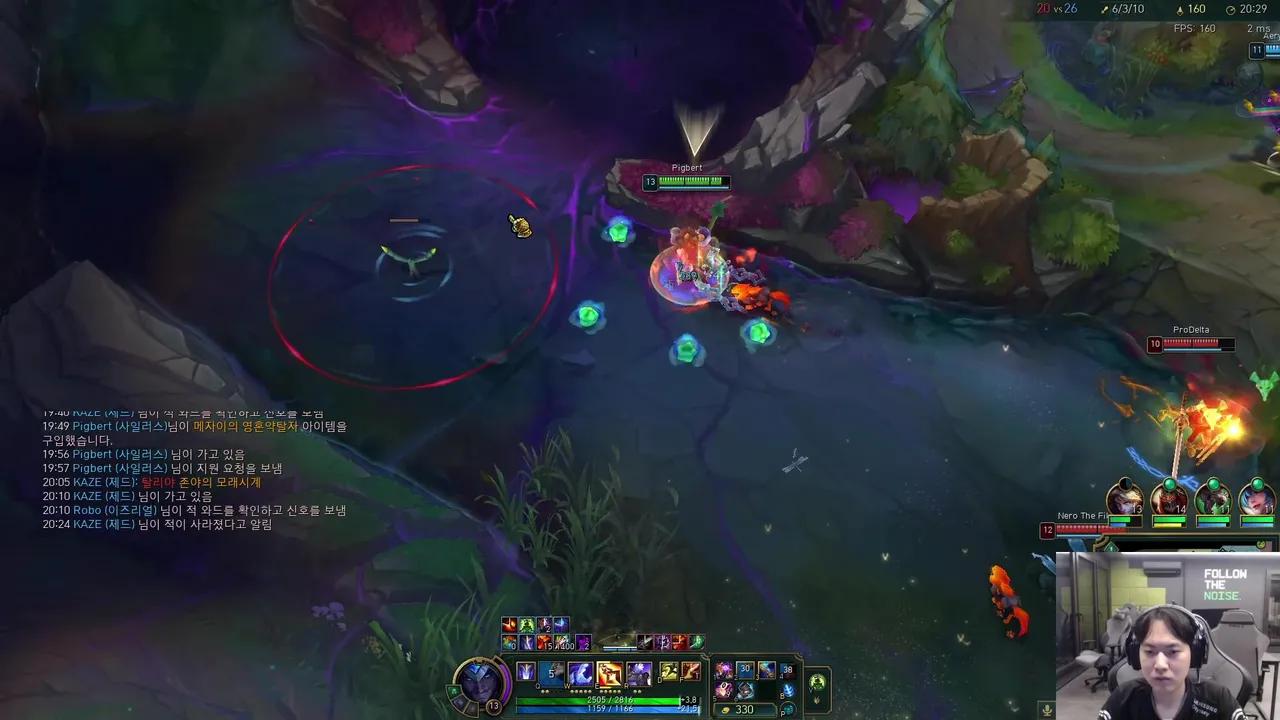Select the level 14 ally portrait
The width and height of the screenshot is (1280, 720).
pyautogui.click(x=1169, y=501)
